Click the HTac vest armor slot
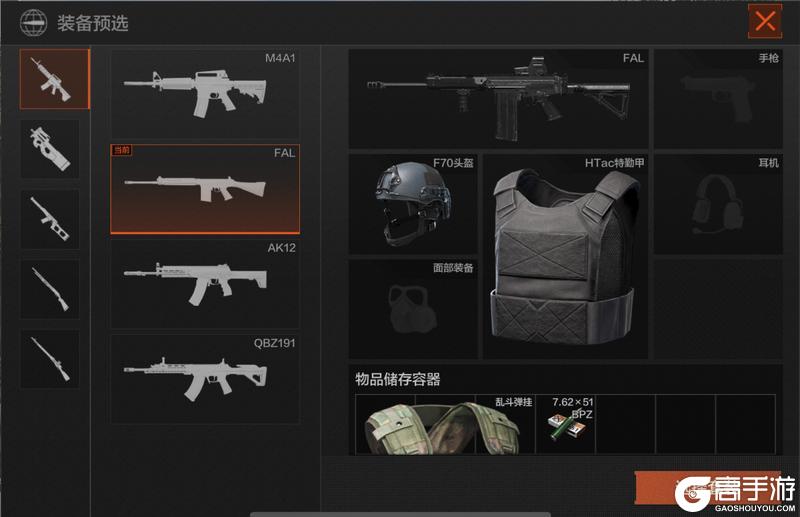Image resolution: width=800 pixels, height=517 pixels. click(564, 255)
